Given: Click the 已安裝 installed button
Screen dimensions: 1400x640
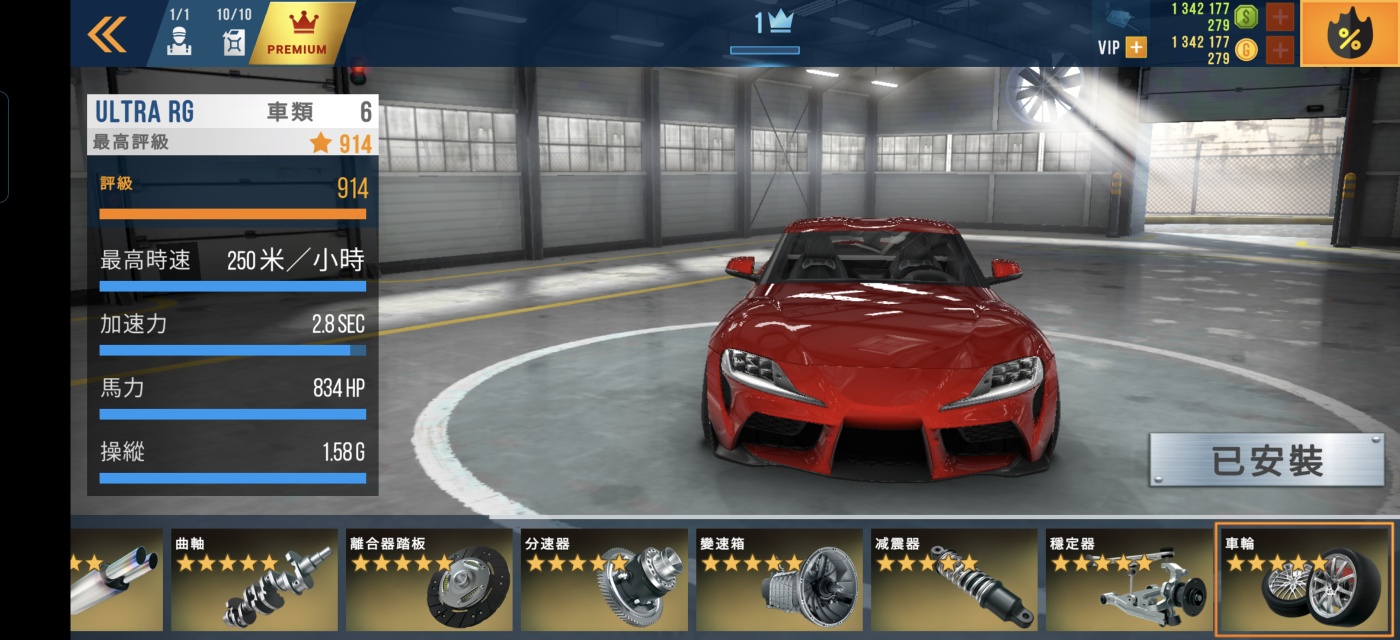Looking at the screenshot, I should (x=1266, y=460).
